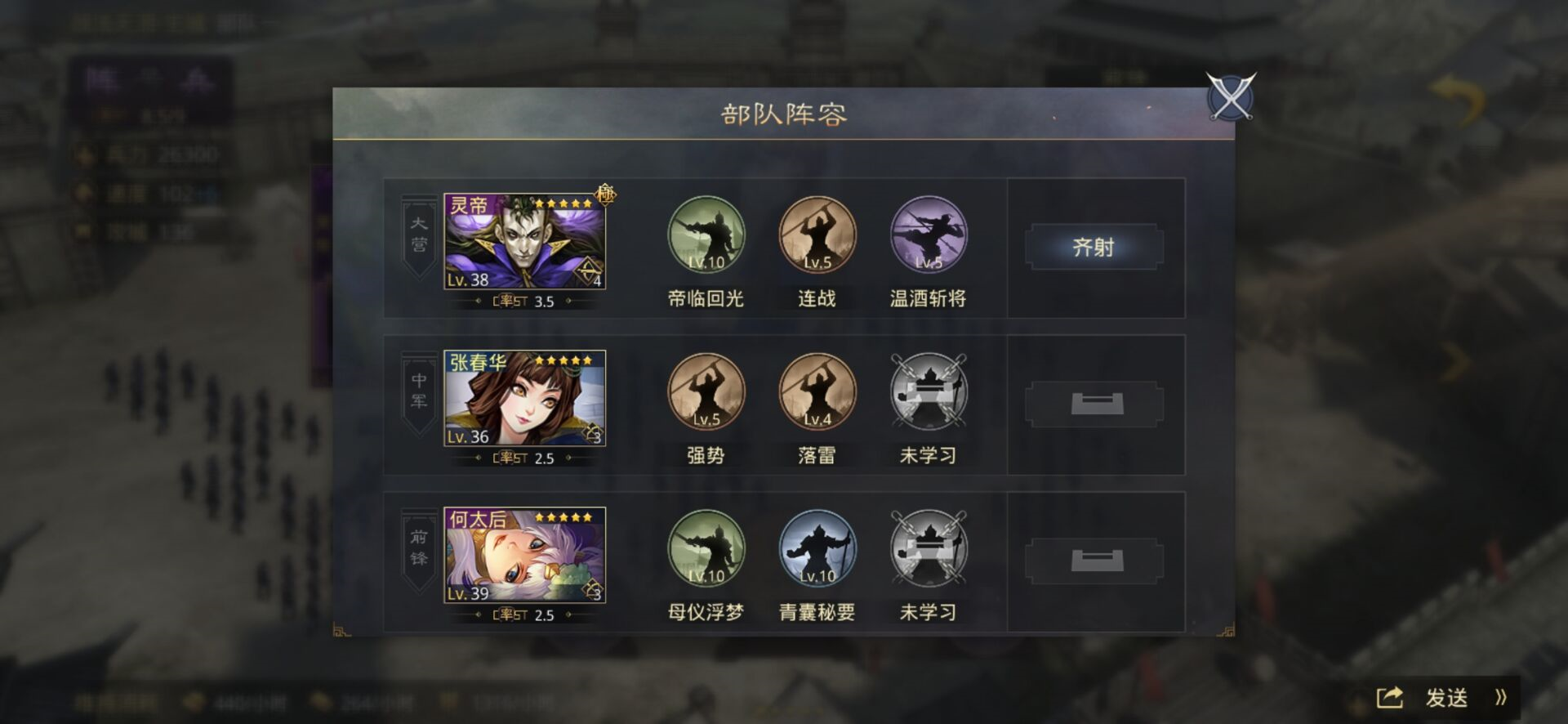Open the 落雷 skill icon
1568x724 pixels.
[817, 392]
